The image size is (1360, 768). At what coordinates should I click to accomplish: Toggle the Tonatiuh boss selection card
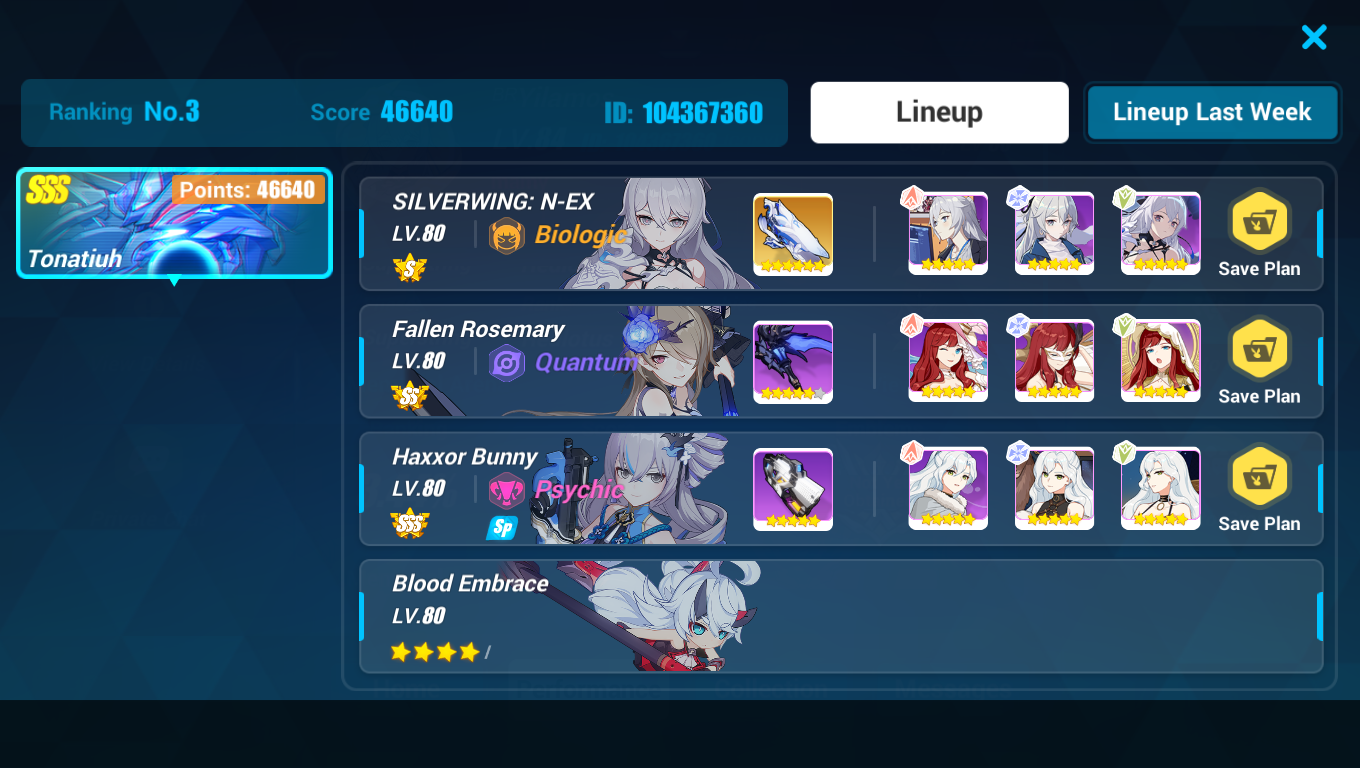coord(173,223)
